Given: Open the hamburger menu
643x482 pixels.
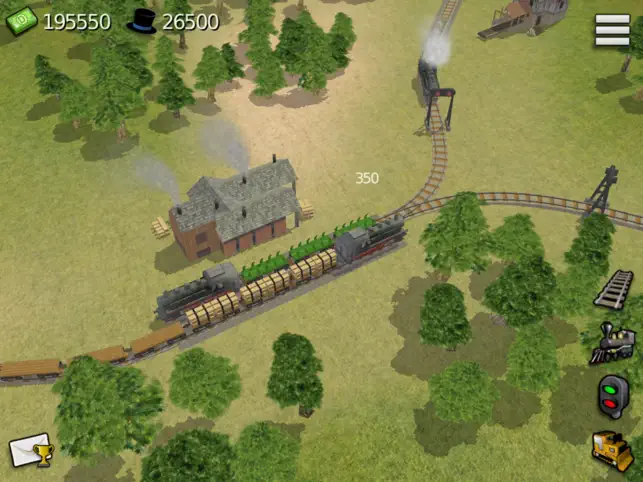Looking at the screenshot, I should (612, 30).
